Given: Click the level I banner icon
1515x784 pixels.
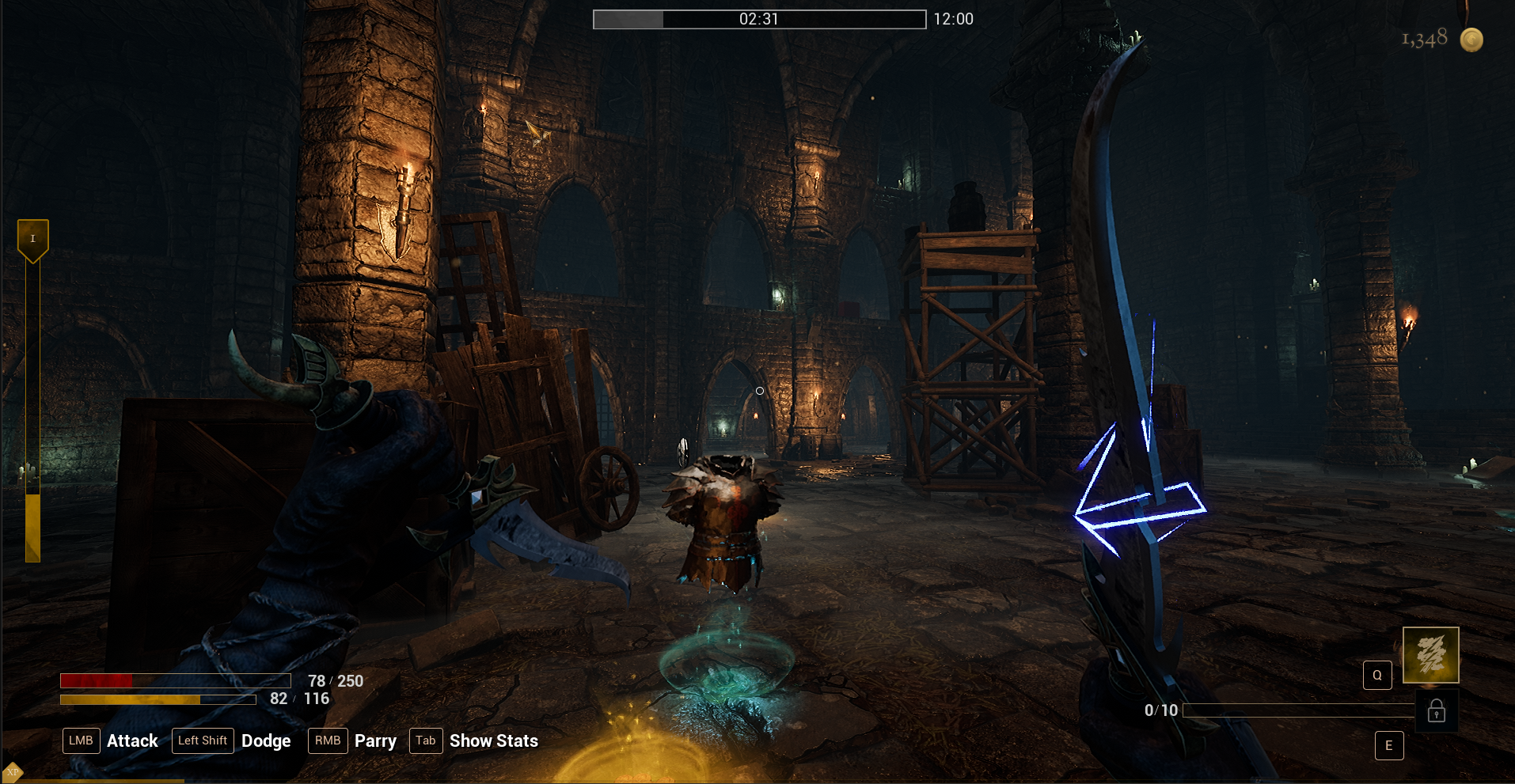Looking at the screenshot, I should (32, 237).
